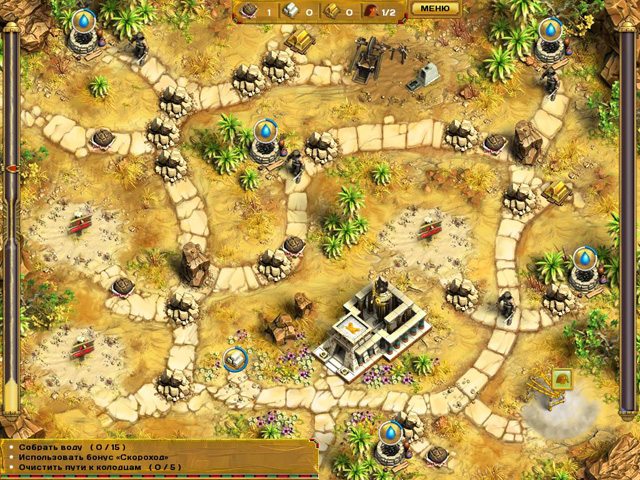
Task: Click the pharaoh head icon above scaffolding
Action: point(560,377)
